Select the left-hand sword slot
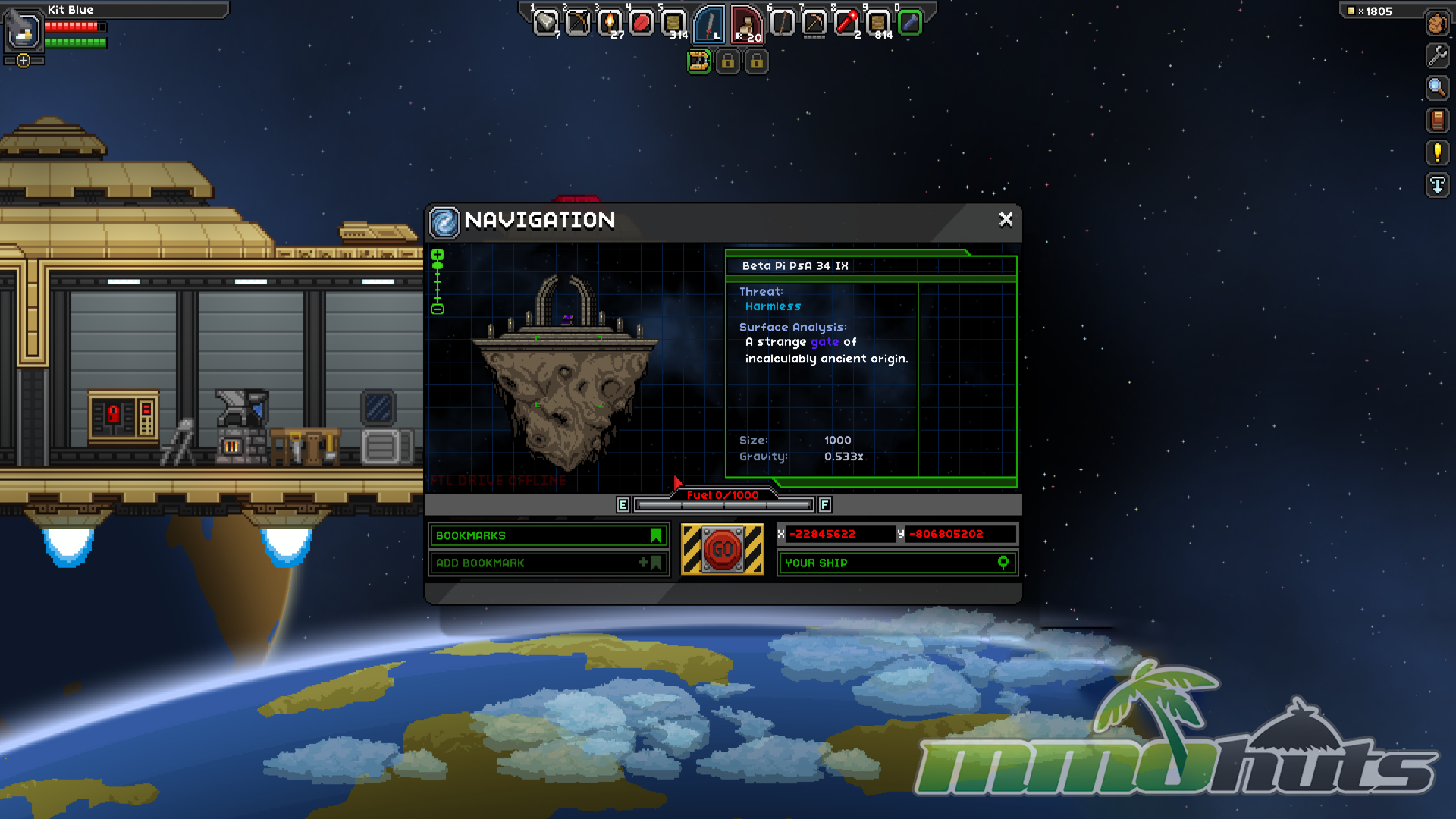This screenshot has height=819, width=1456. pyautogui.click(x=710, y=24)
